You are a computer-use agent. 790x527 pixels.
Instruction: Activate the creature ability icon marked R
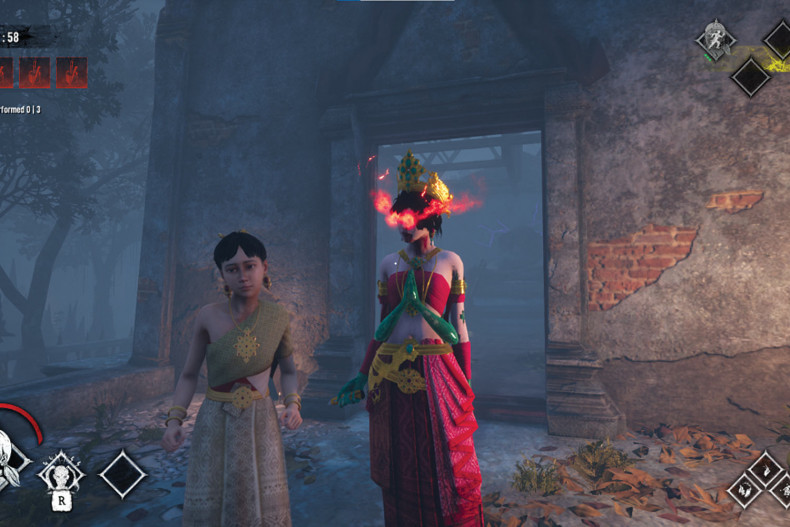click(62, 472)
